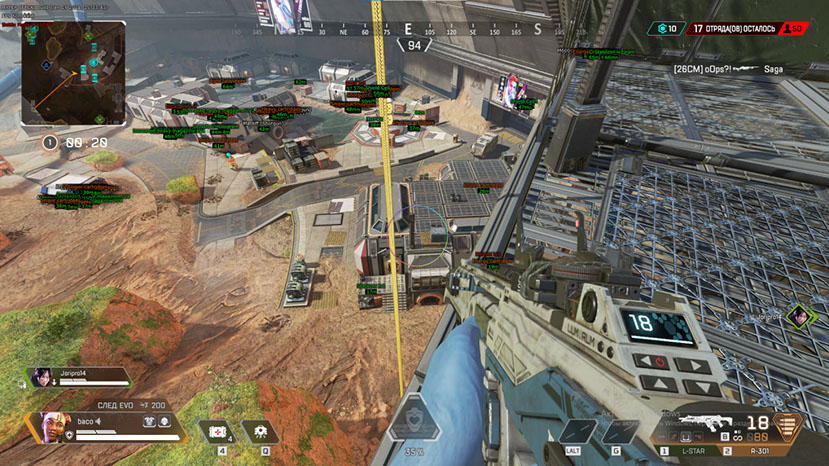Select the slot labeled LALT
The width and height of the screenshot is (829, 466).
coord(574,432)
